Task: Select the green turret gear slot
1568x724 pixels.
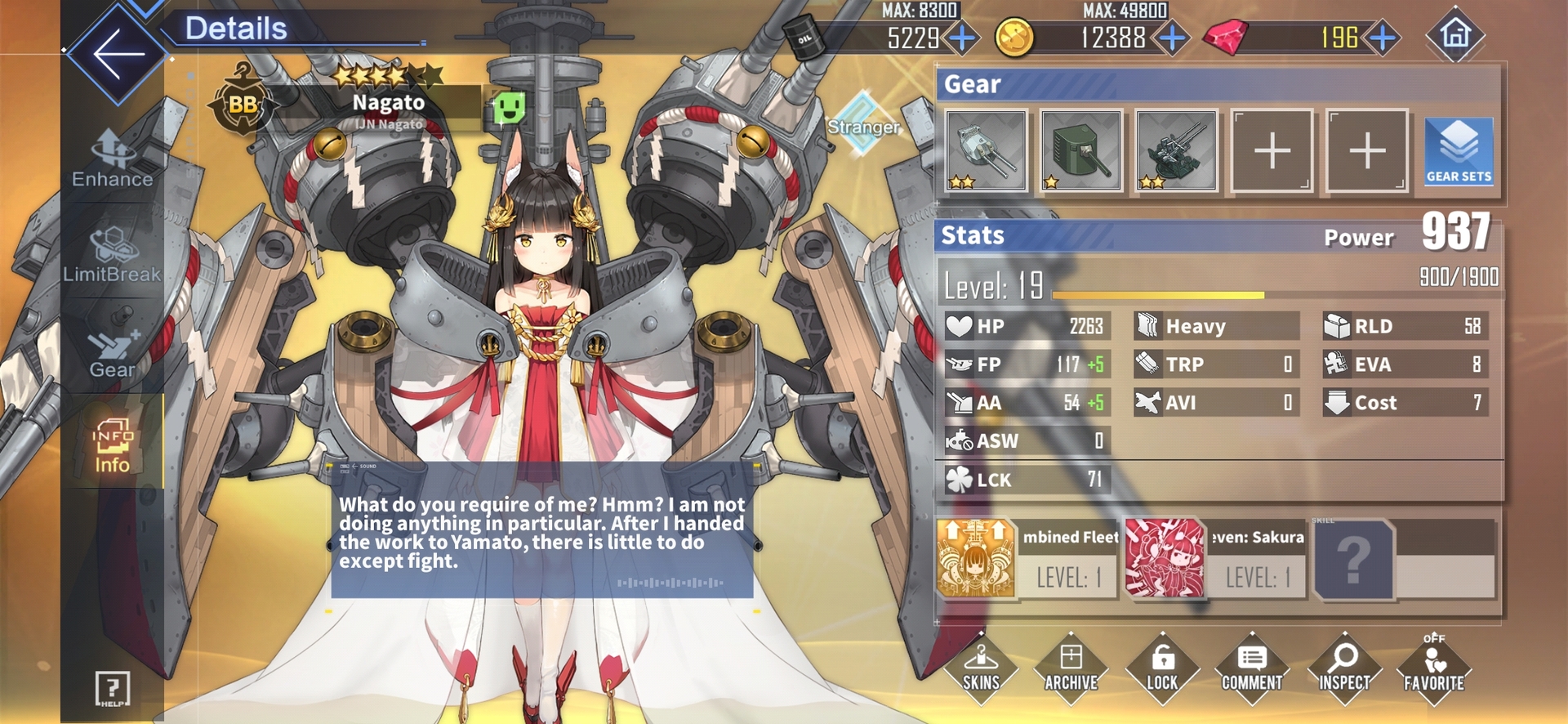Action: (x=1080, y=151)
